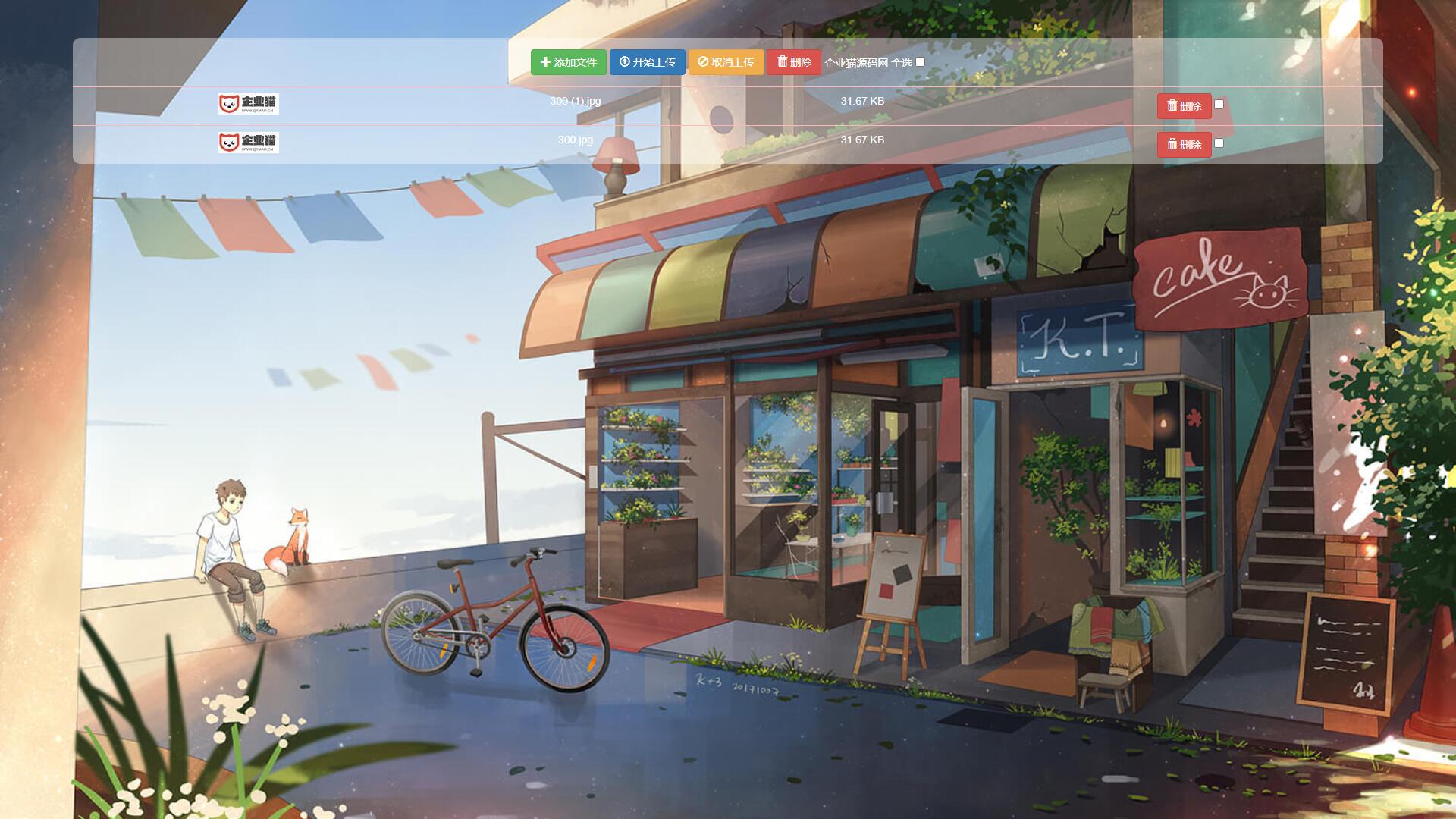Cancel upload via the orange 取消上传 button
1456x819 pixels.
tap(726, 62)
